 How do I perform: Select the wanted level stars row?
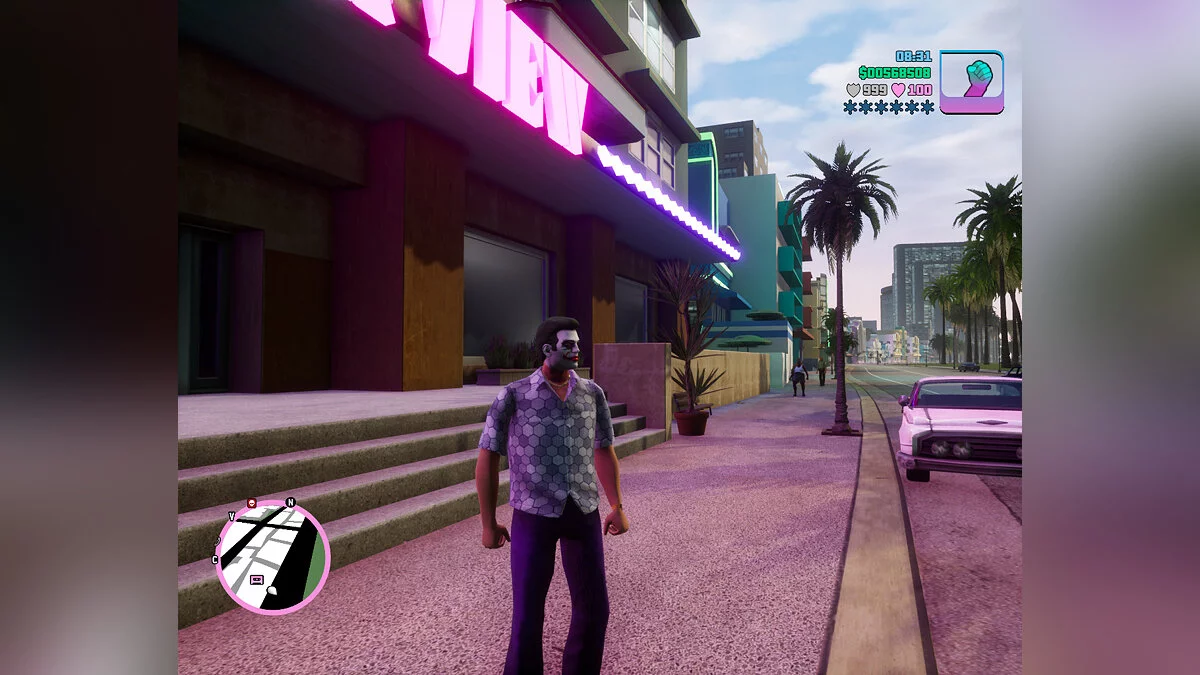(888, 107)
